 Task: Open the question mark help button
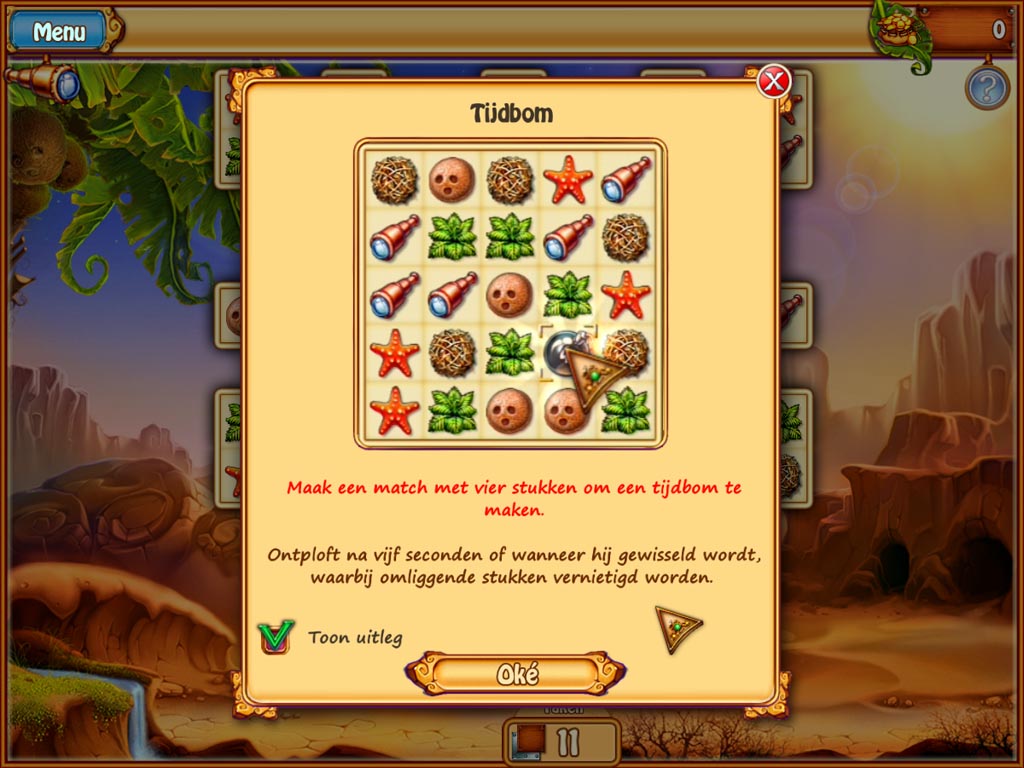coord(986,88)
